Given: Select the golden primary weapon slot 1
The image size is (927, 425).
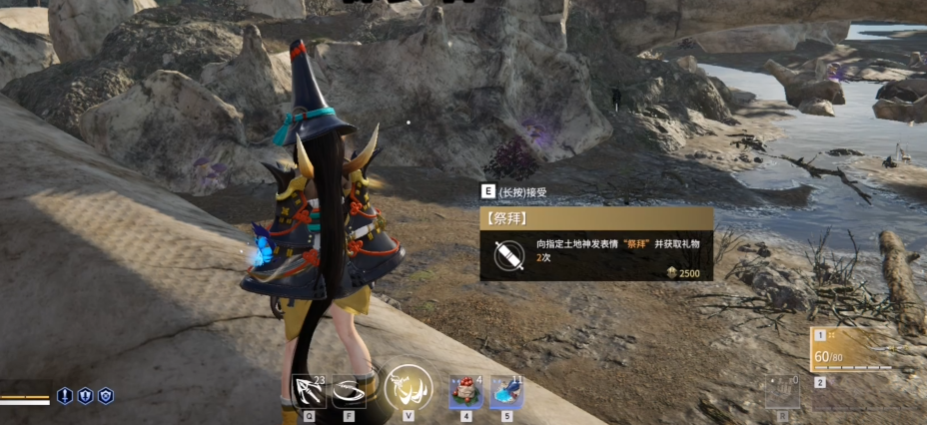Looking at the screenshot, I should coord(851,351).
